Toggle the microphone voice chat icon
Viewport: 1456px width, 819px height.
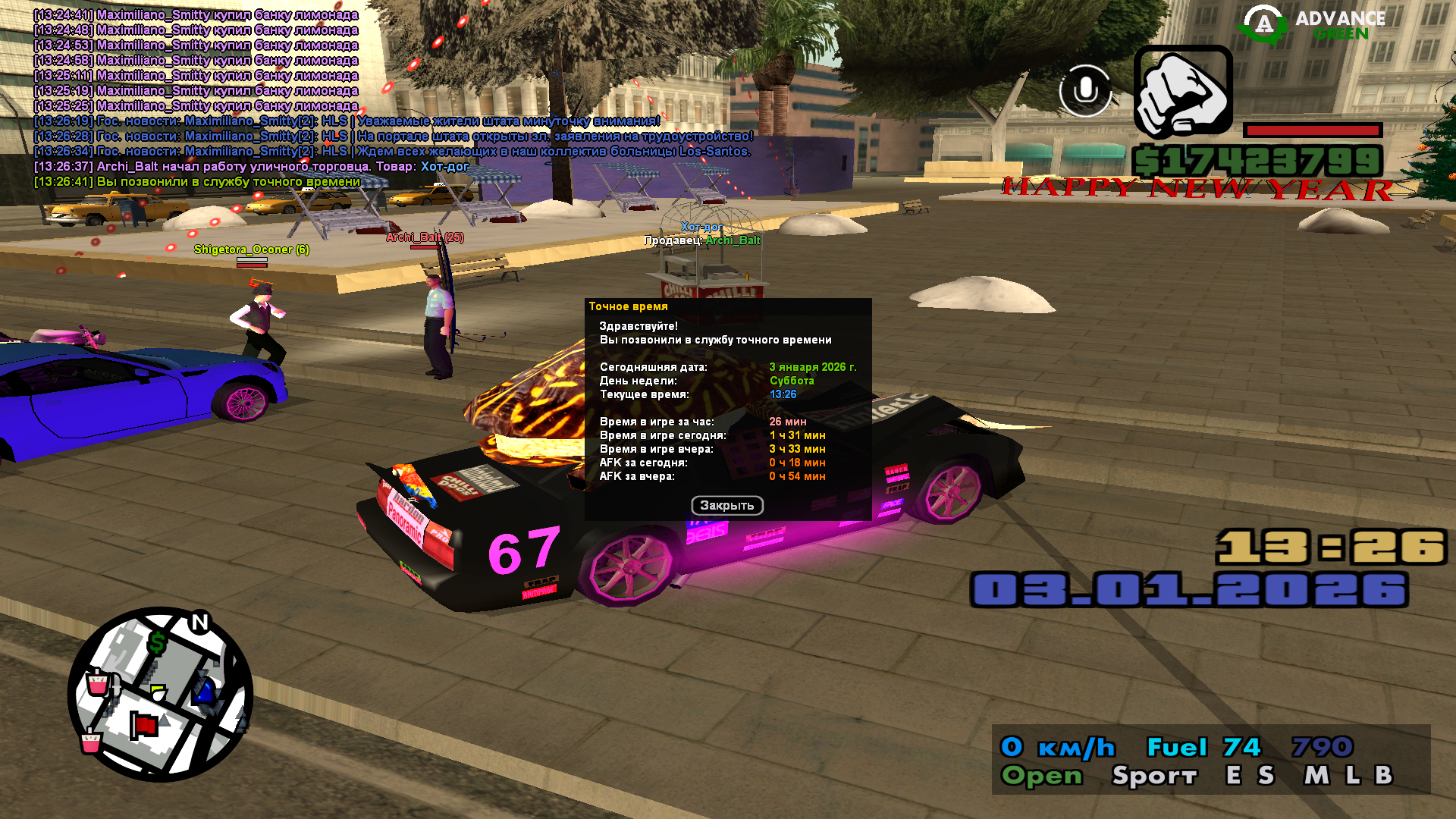[1085, 91]
